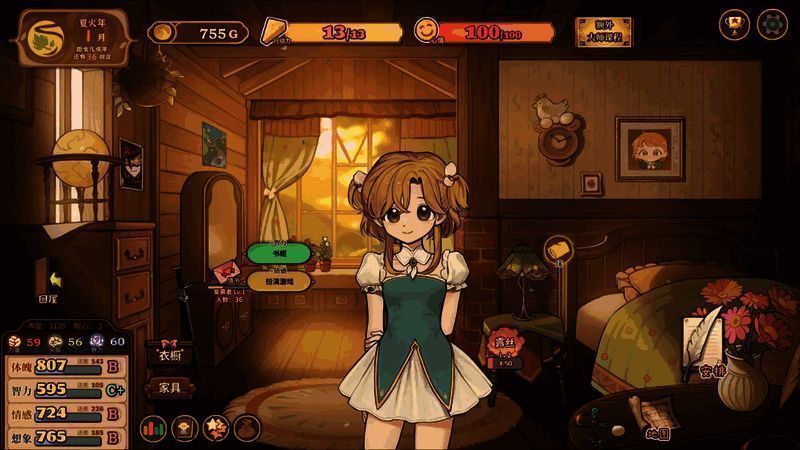This screenshot has height=450, width=800.
Task: Open the stars icon in bottom toolbar
Action: 215,429
